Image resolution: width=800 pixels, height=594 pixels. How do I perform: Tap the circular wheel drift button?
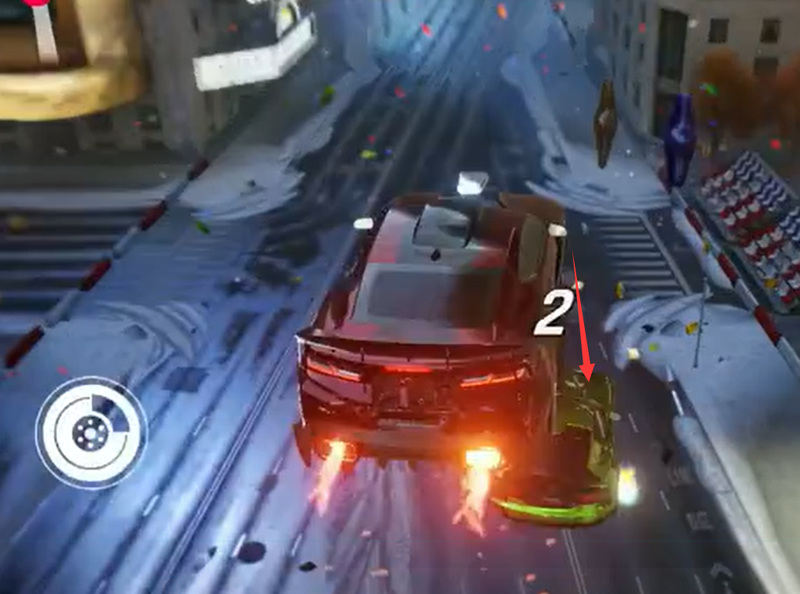click(90, 432)
